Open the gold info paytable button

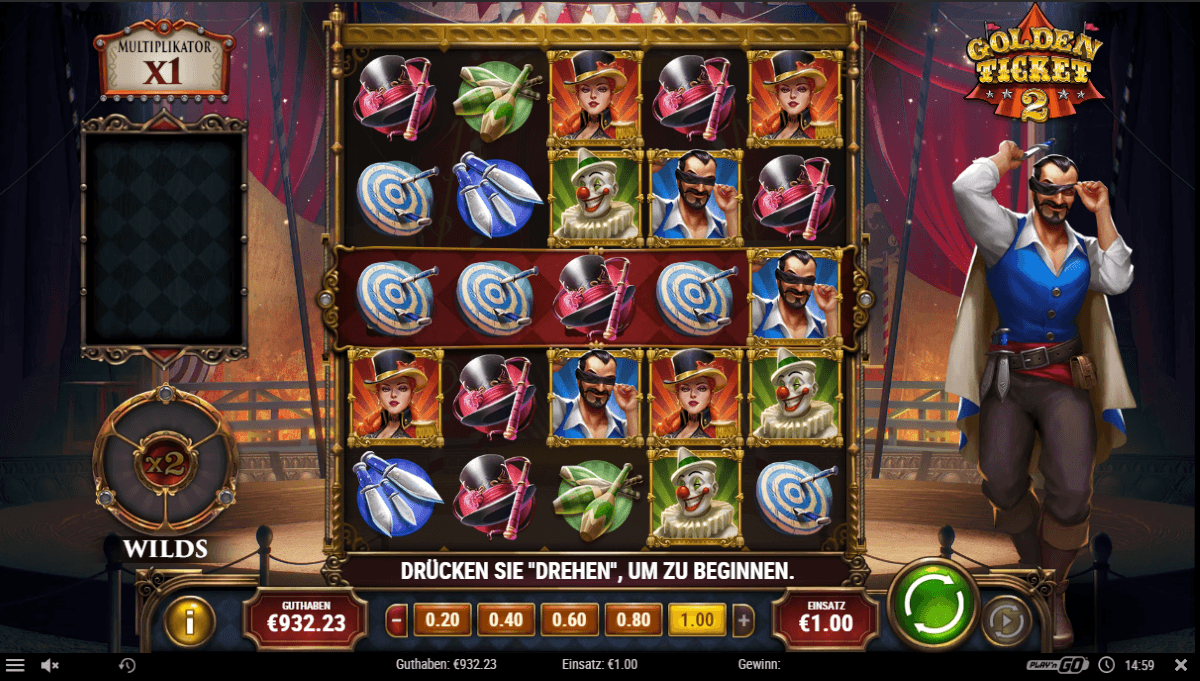coord(190,622)
